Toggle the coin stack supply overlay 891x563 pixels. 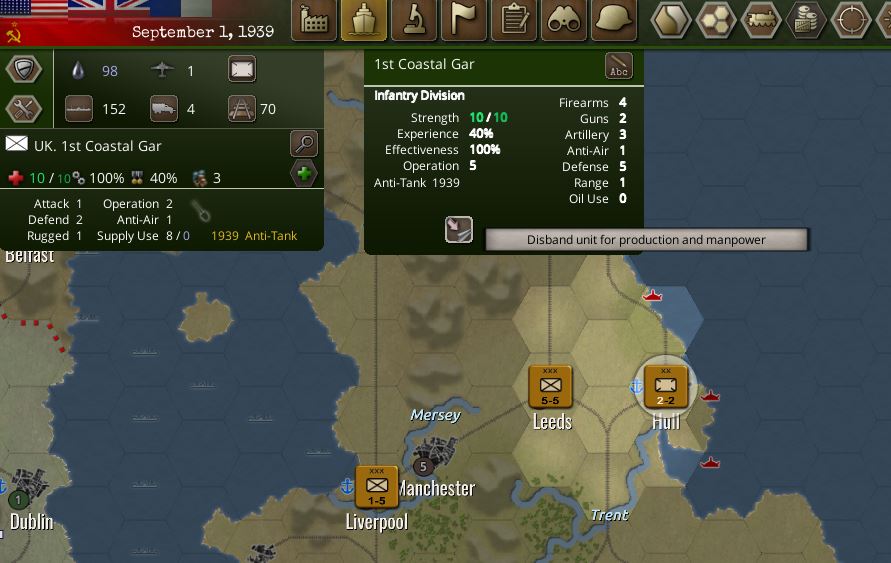click(806, 20)
